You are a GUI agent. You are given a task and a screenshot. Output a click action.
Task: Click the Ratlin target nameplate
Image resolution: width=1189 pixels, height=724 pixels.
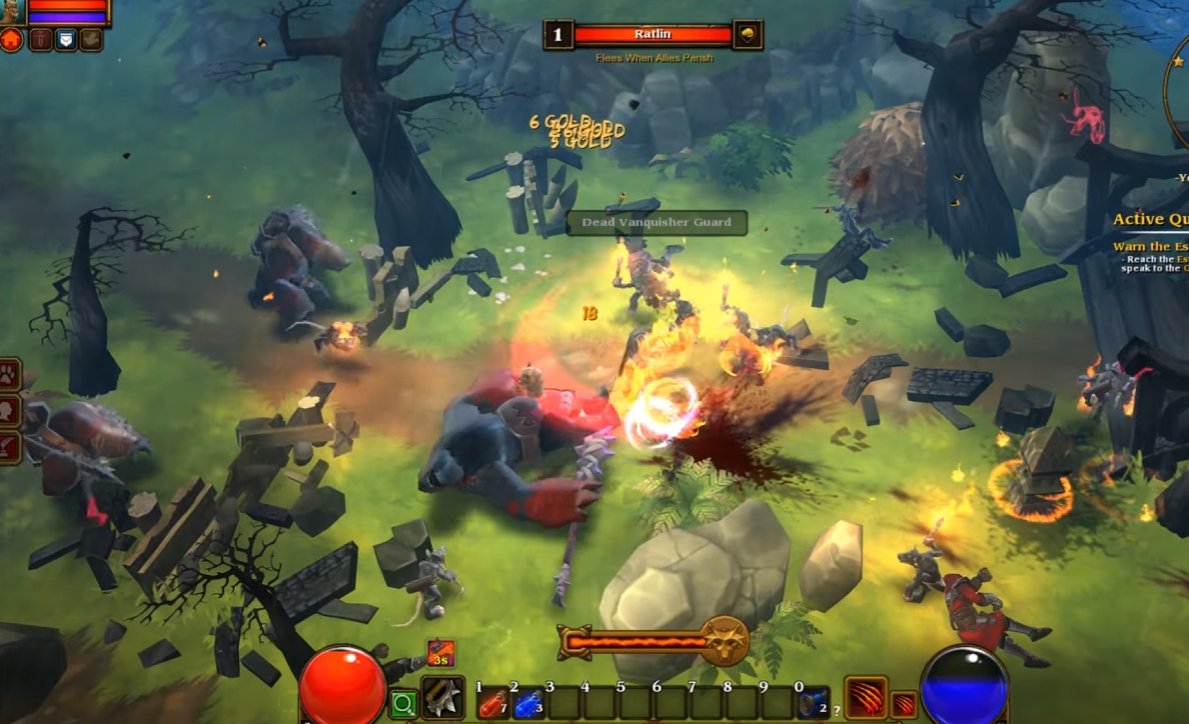click(x=653, y=35)
